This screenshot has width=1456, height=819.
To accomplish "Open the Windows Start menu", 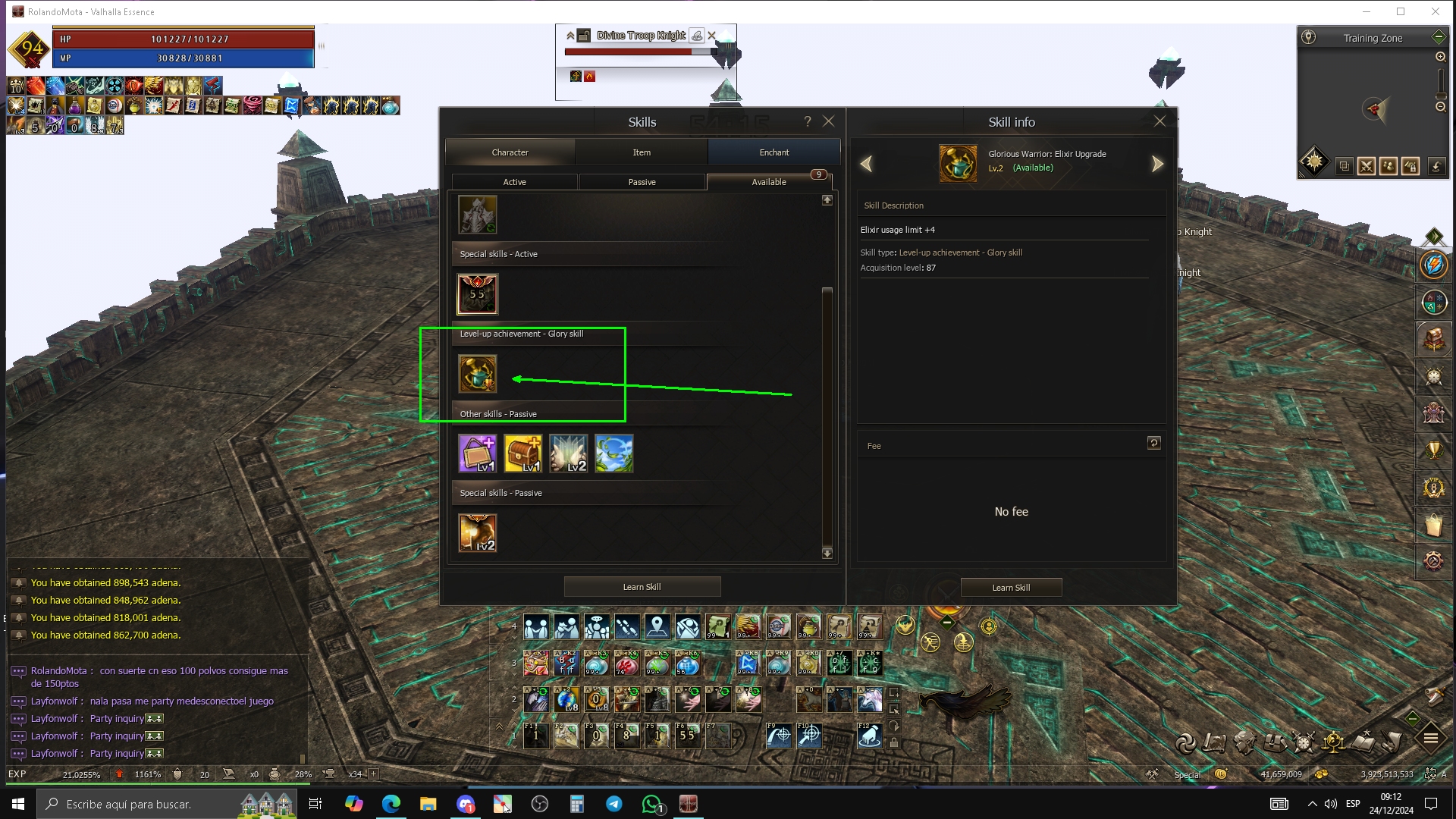I will (18, 804).
